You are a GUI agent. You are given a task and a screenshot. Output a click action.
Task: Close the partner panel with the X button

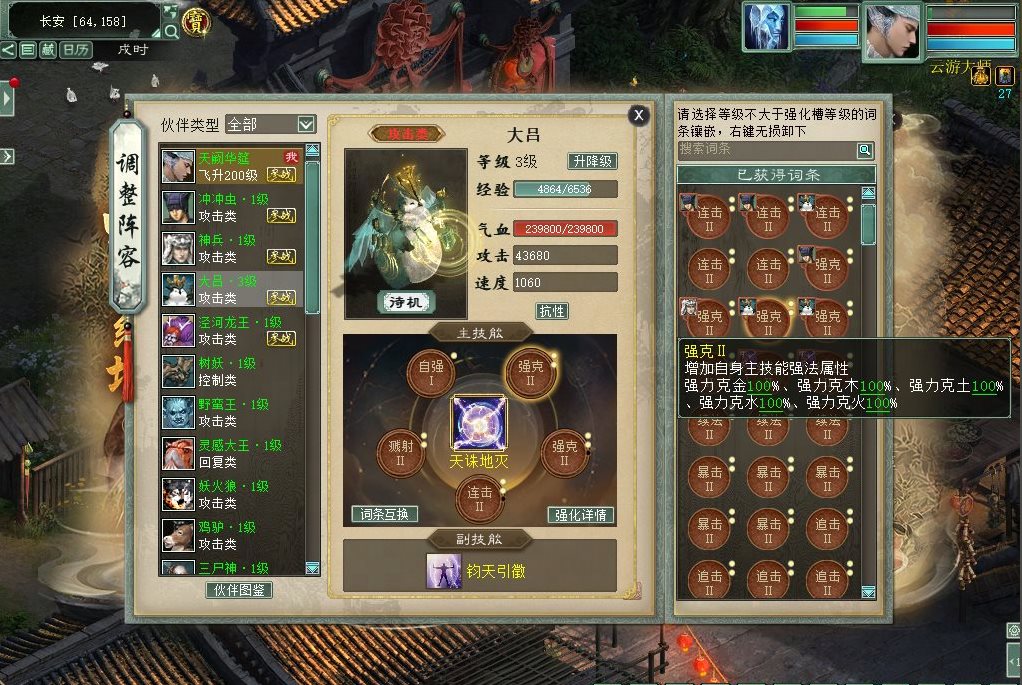click(638, 115)
